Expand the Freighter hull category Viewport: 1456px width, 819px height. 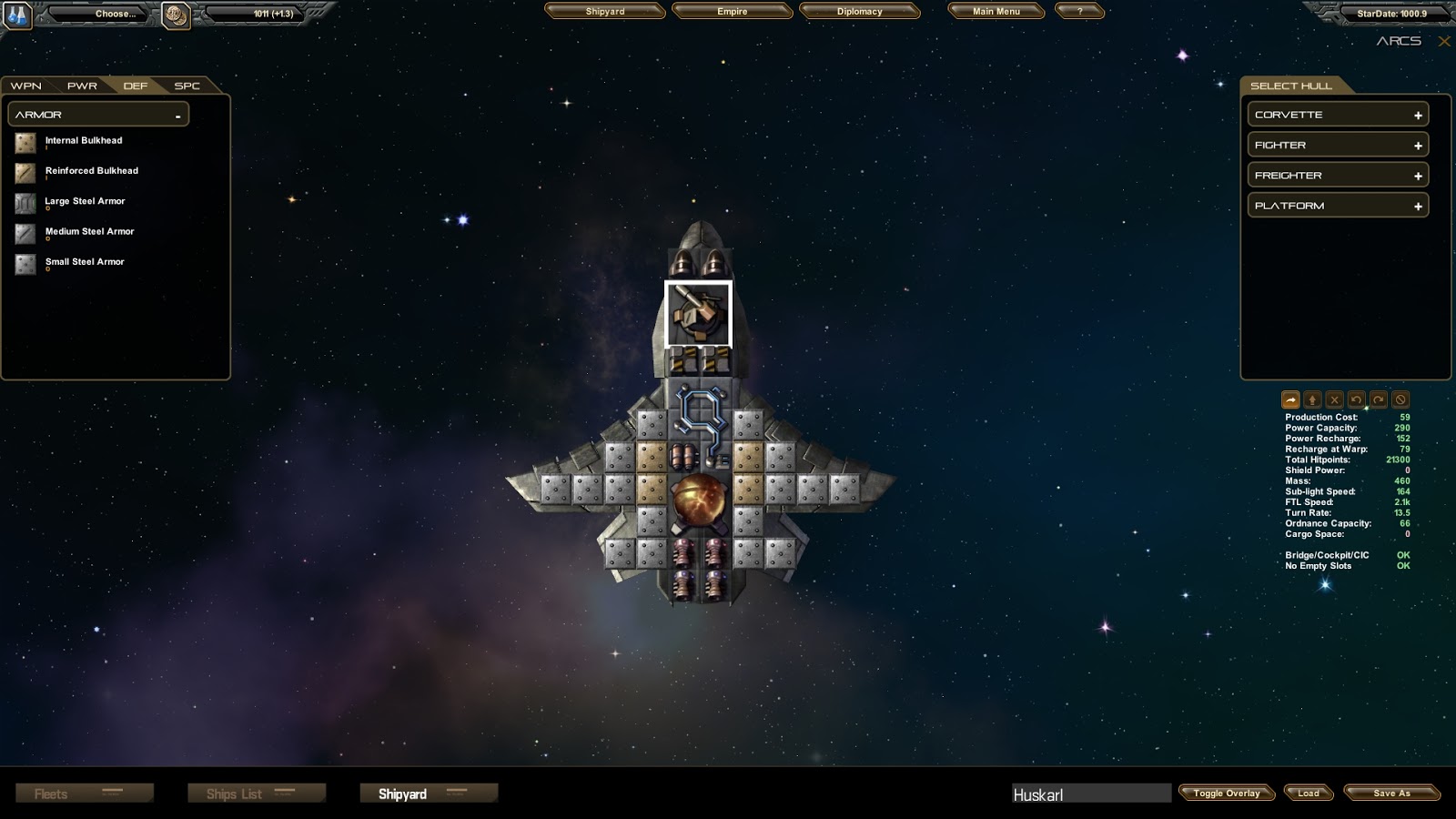tap(1337, 176)
